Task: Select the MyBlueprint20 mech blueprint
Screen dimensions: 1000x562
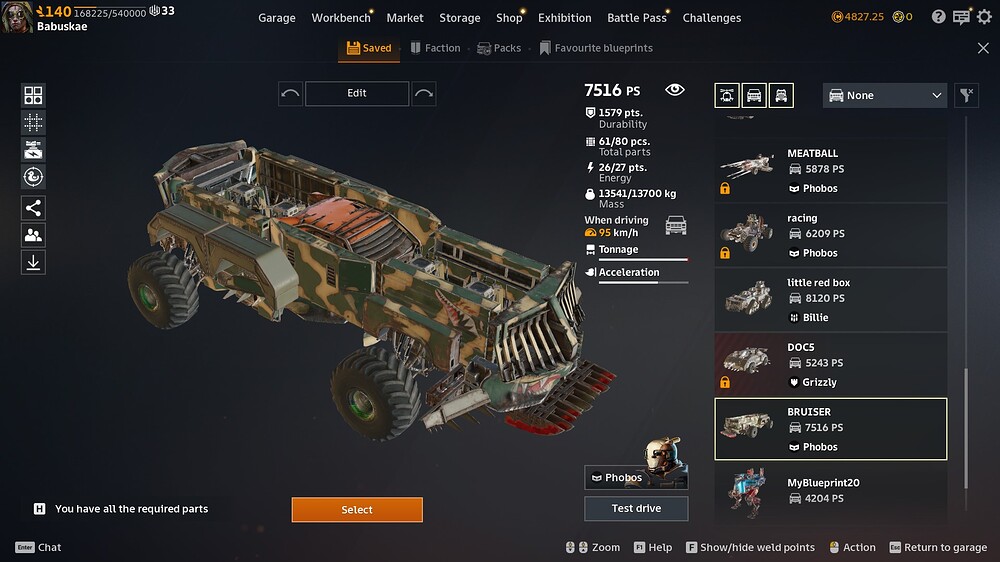Action: tap(830, 490)
